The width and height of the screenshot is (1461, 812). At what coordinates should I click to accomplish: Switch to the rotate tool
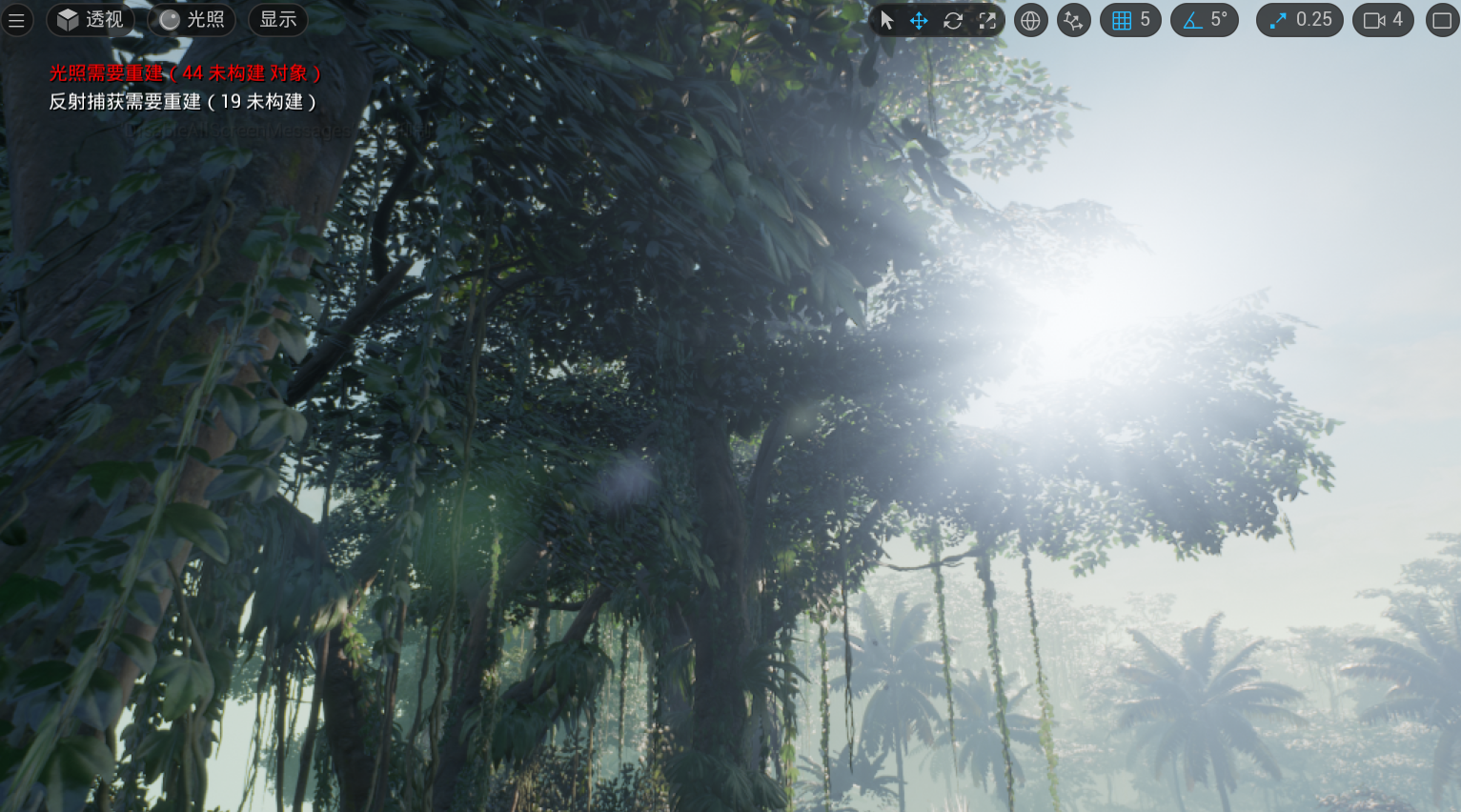pos(953,20)
